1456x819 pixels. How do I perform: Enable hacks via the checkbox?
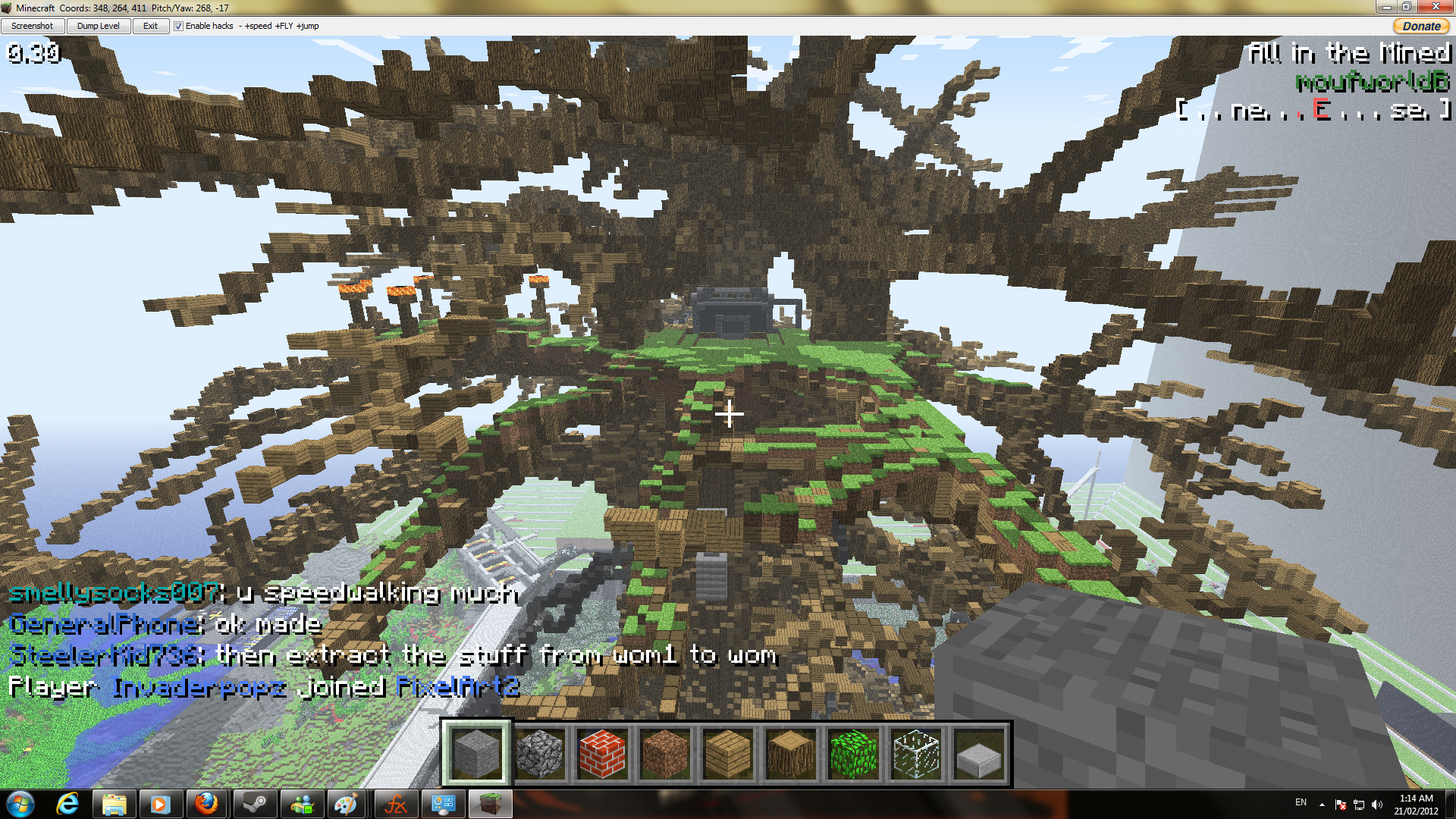[178, 25]
